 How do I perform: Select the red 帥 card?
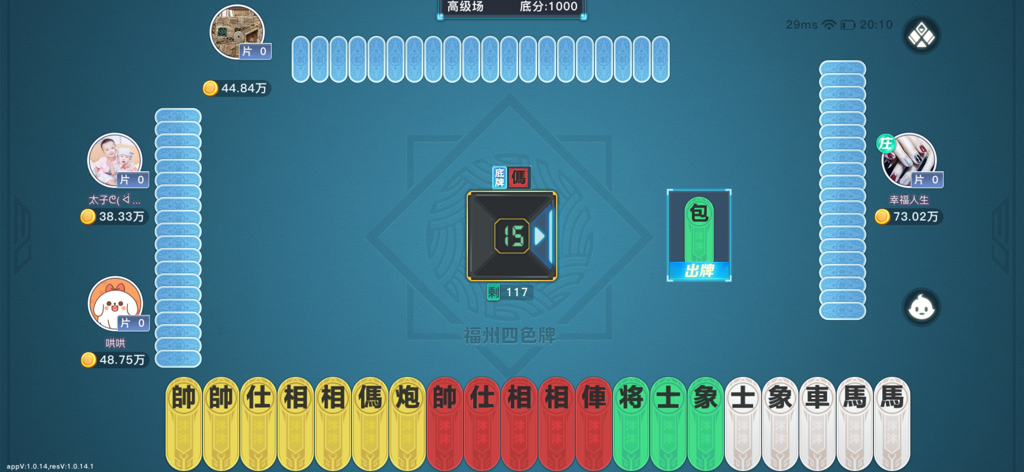click(x=445, y=420)
